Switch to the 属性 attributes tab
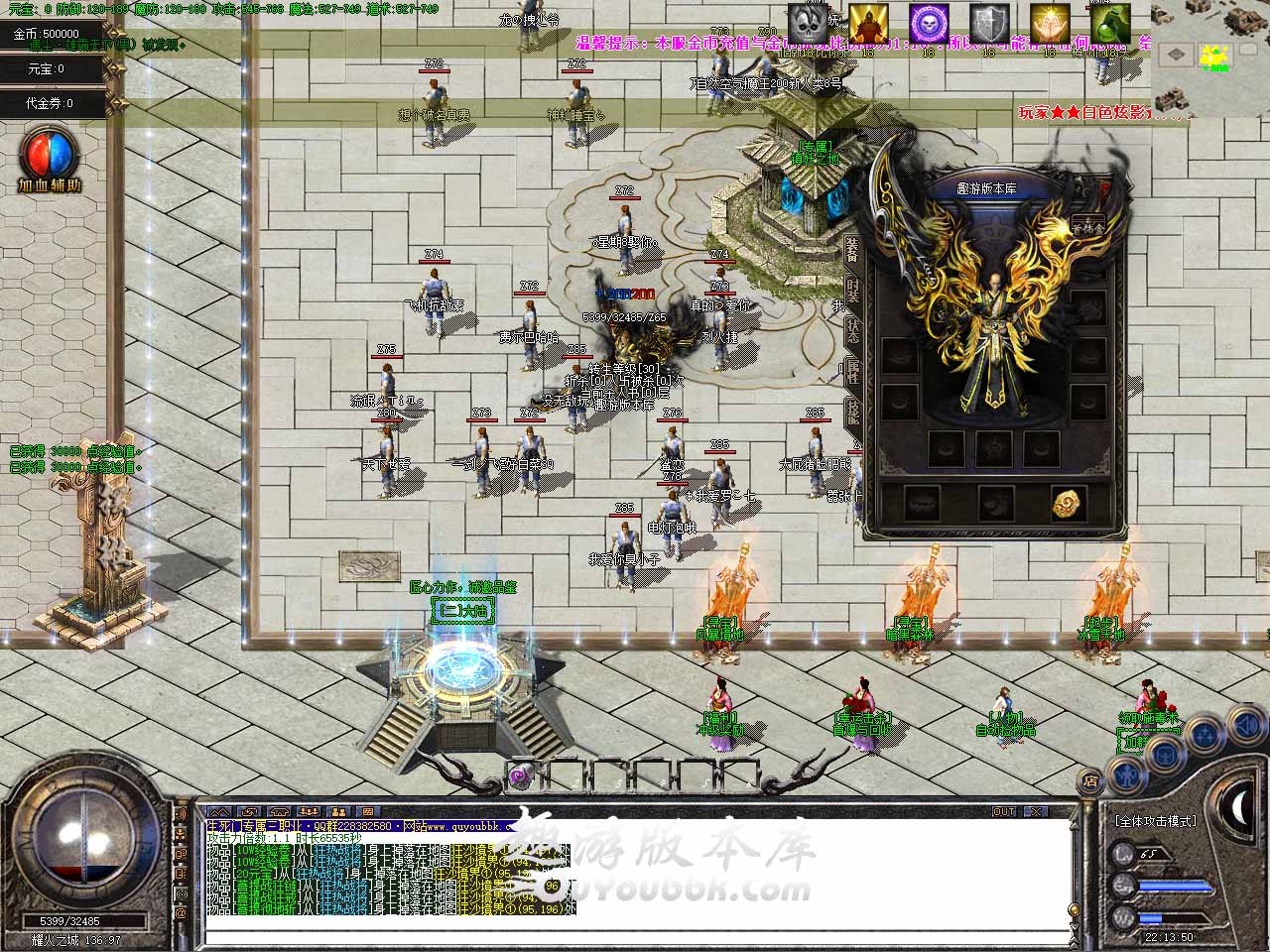 (x=852, y=371)
